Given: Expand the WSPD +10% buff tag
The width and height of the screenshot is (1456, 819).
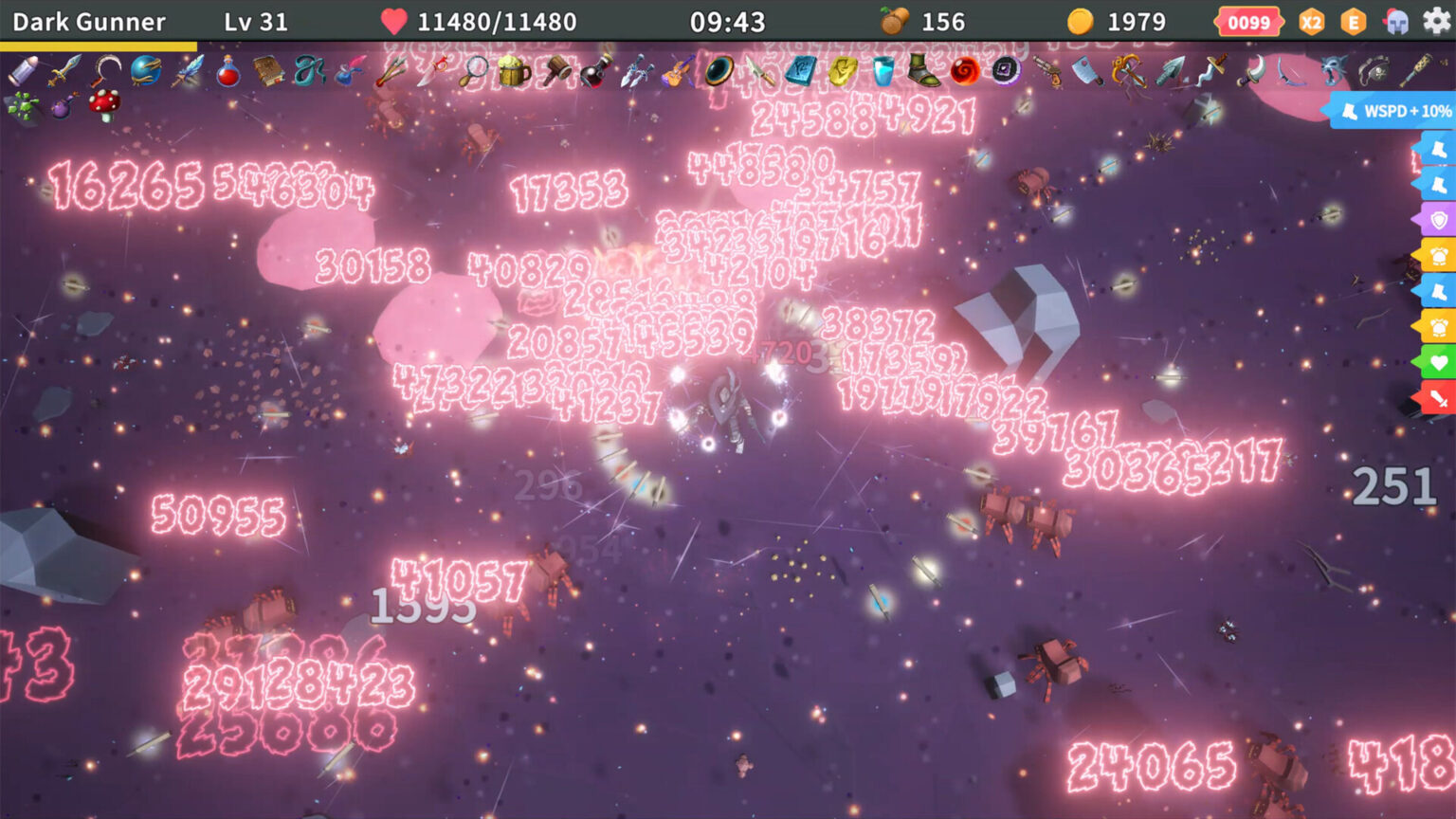Looking at the screenshot, I should (x=1393, y=111).
